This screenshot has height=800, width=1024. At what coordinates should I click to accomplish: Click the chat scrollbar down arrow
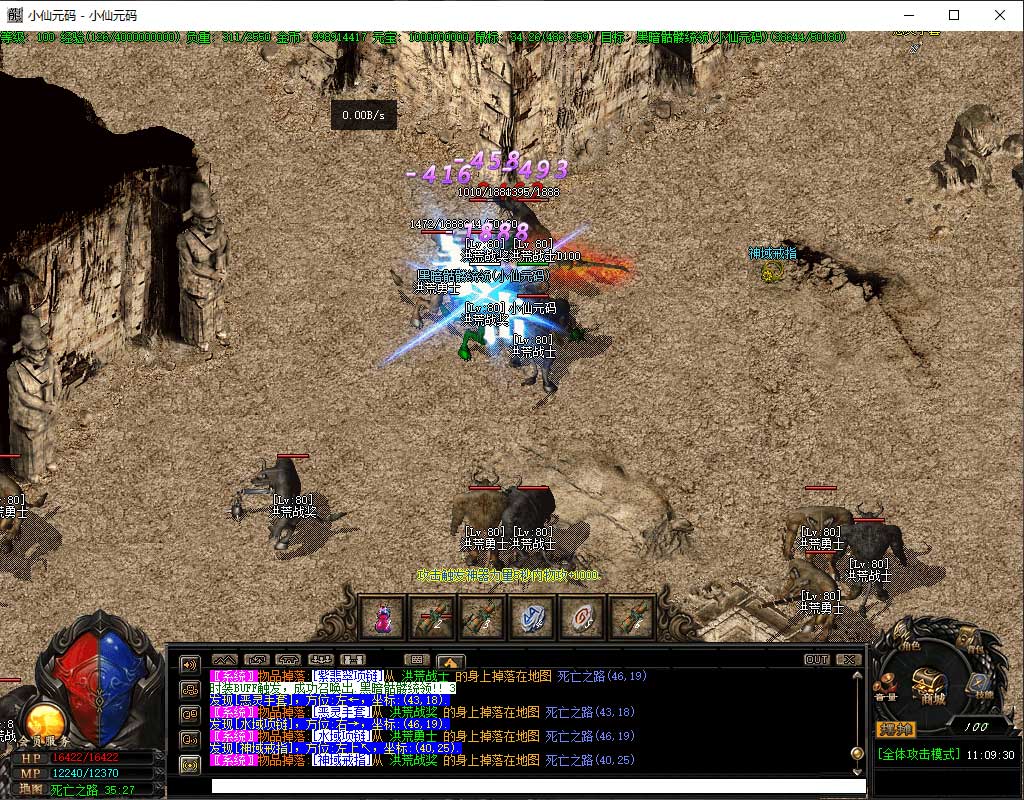click(857, 772)
